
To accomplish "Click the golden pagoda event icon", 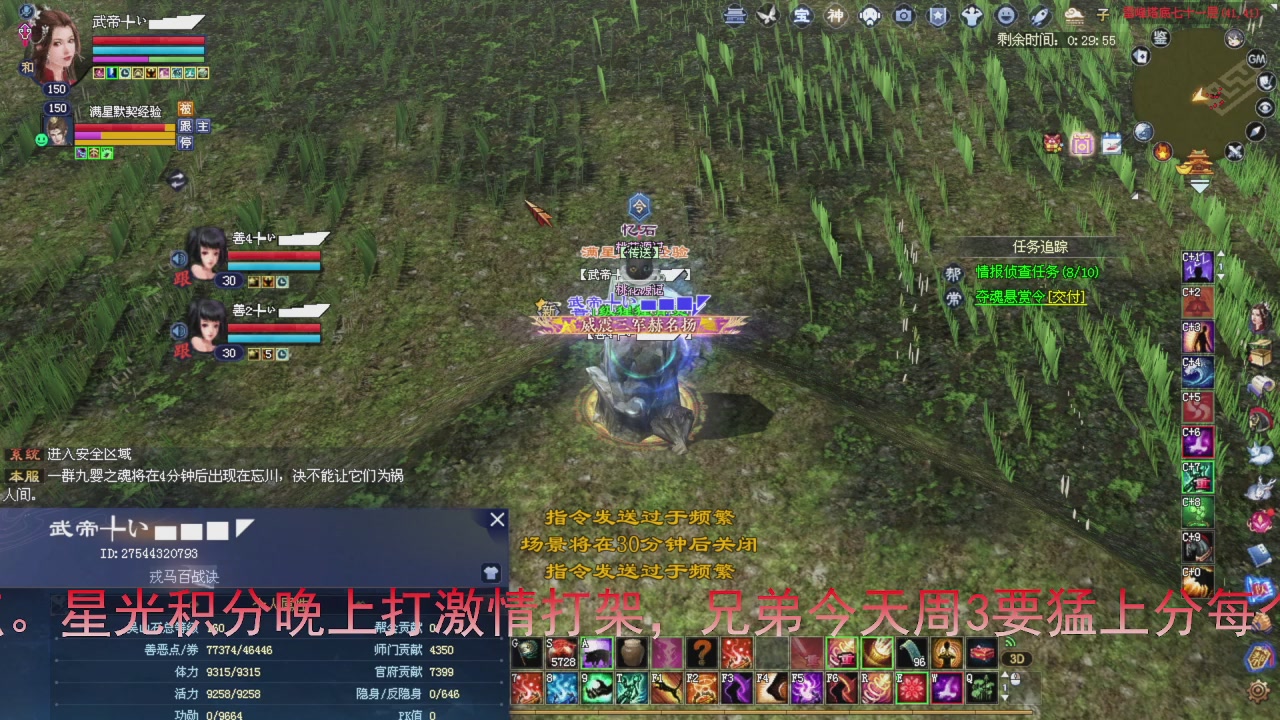I will tap(1197, 162).
